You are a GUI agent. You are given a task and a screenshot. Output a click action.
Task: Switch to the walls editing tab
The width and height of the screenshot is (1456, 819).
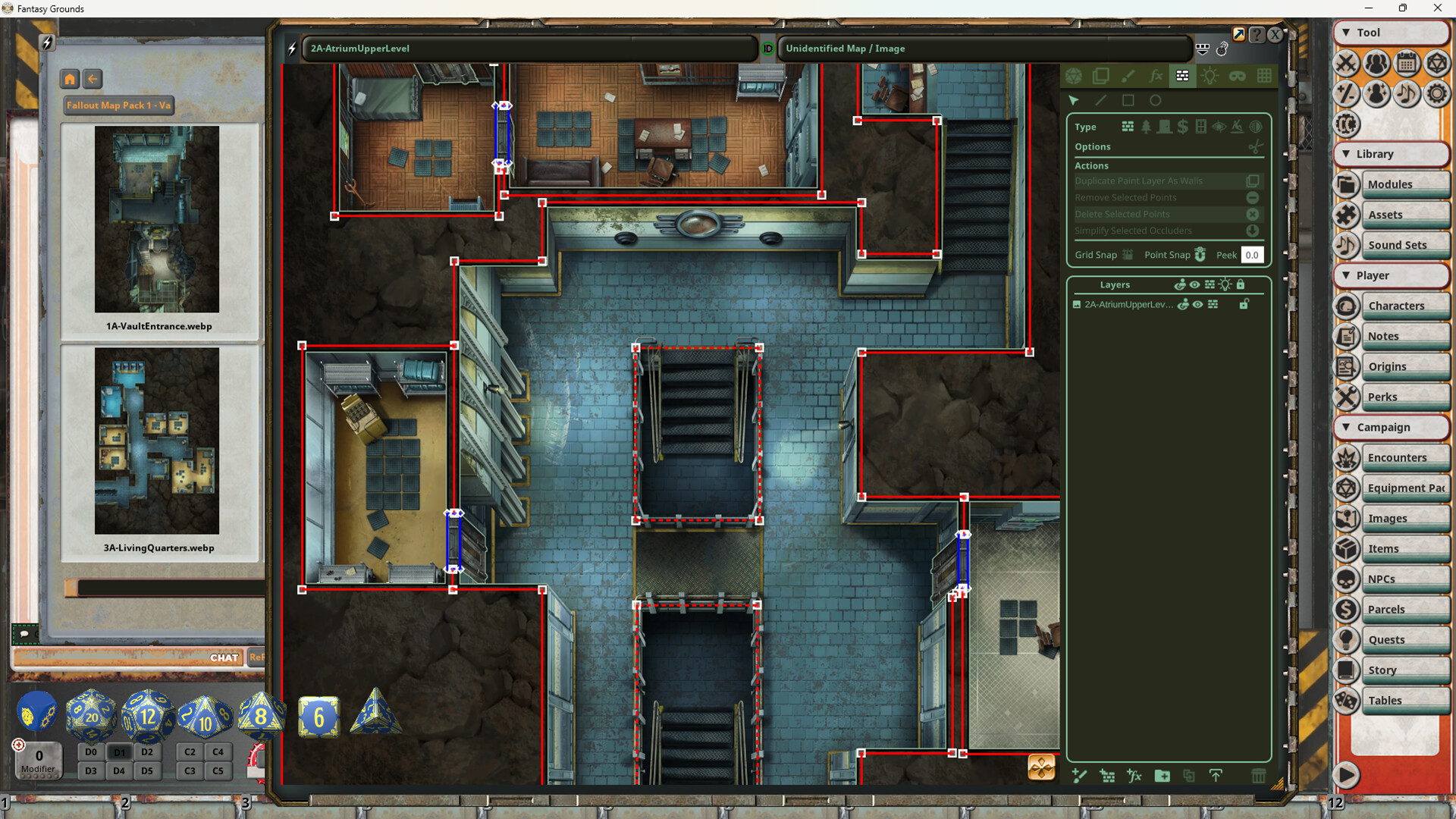1182,76
